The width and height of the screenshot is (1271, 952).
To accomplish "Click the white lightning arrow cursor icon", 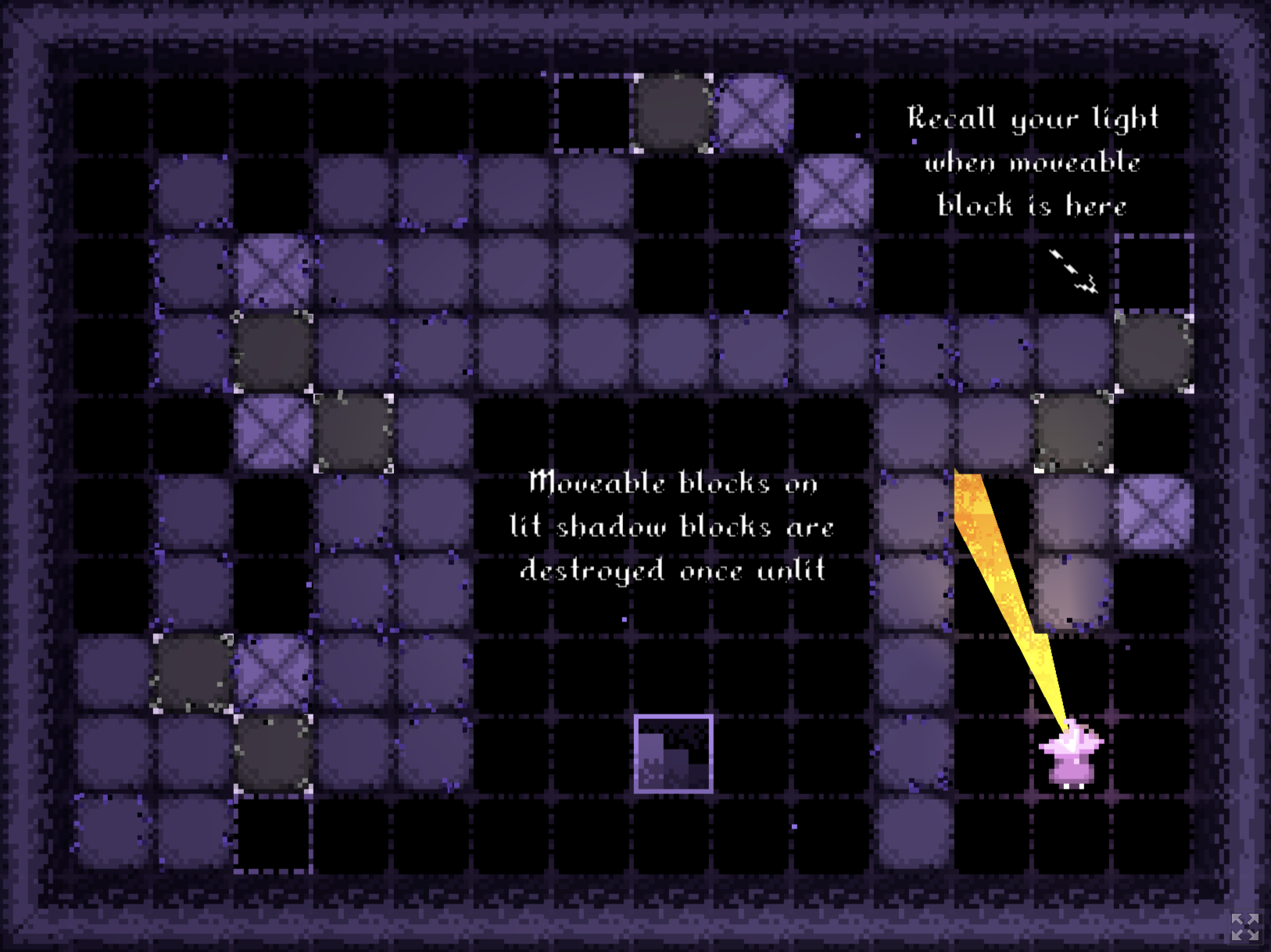I will 1074,271.
